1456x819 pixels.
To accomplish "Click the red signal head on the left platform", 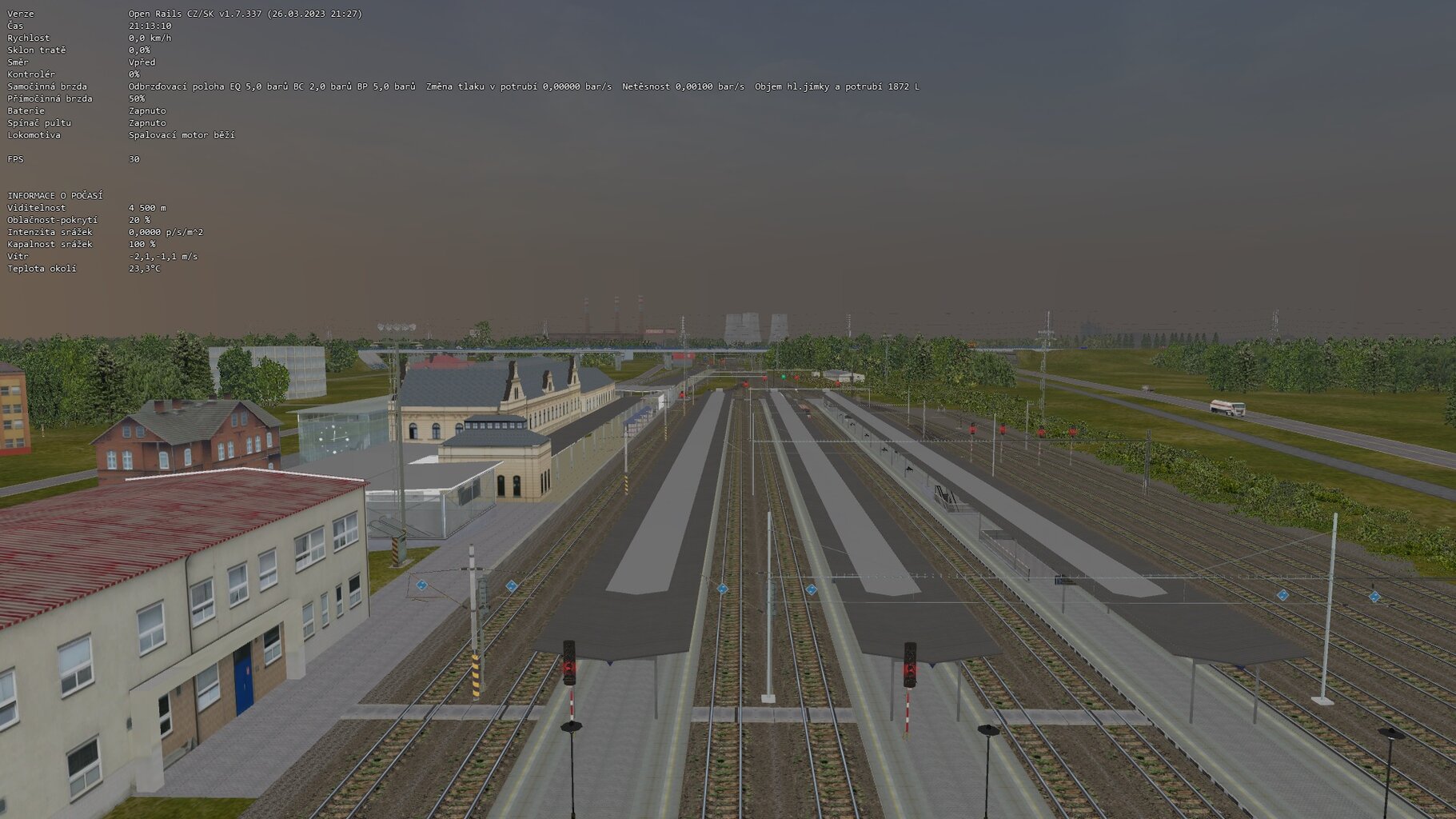I will (569, 665).
